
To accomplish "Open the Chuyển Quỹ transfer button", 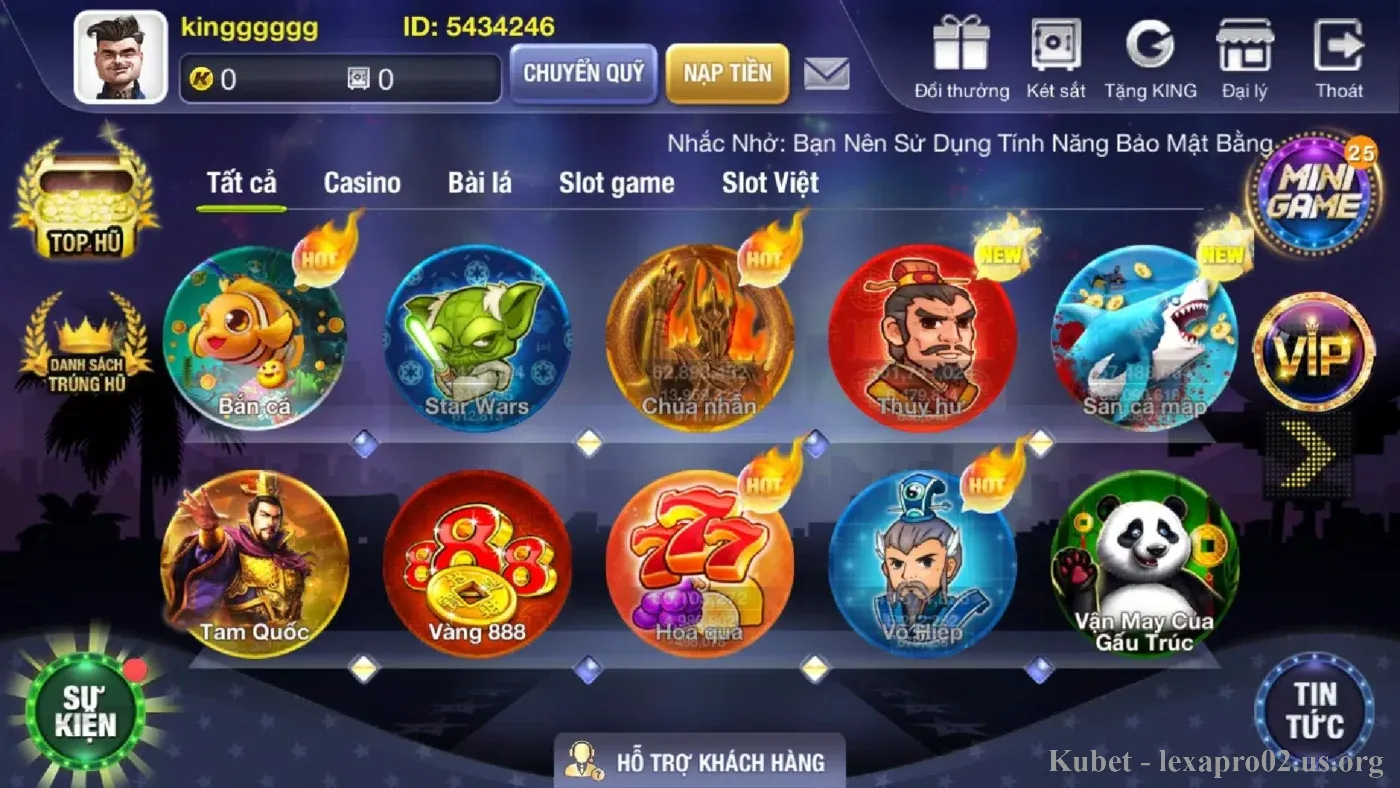I will (x=583, y=73).
